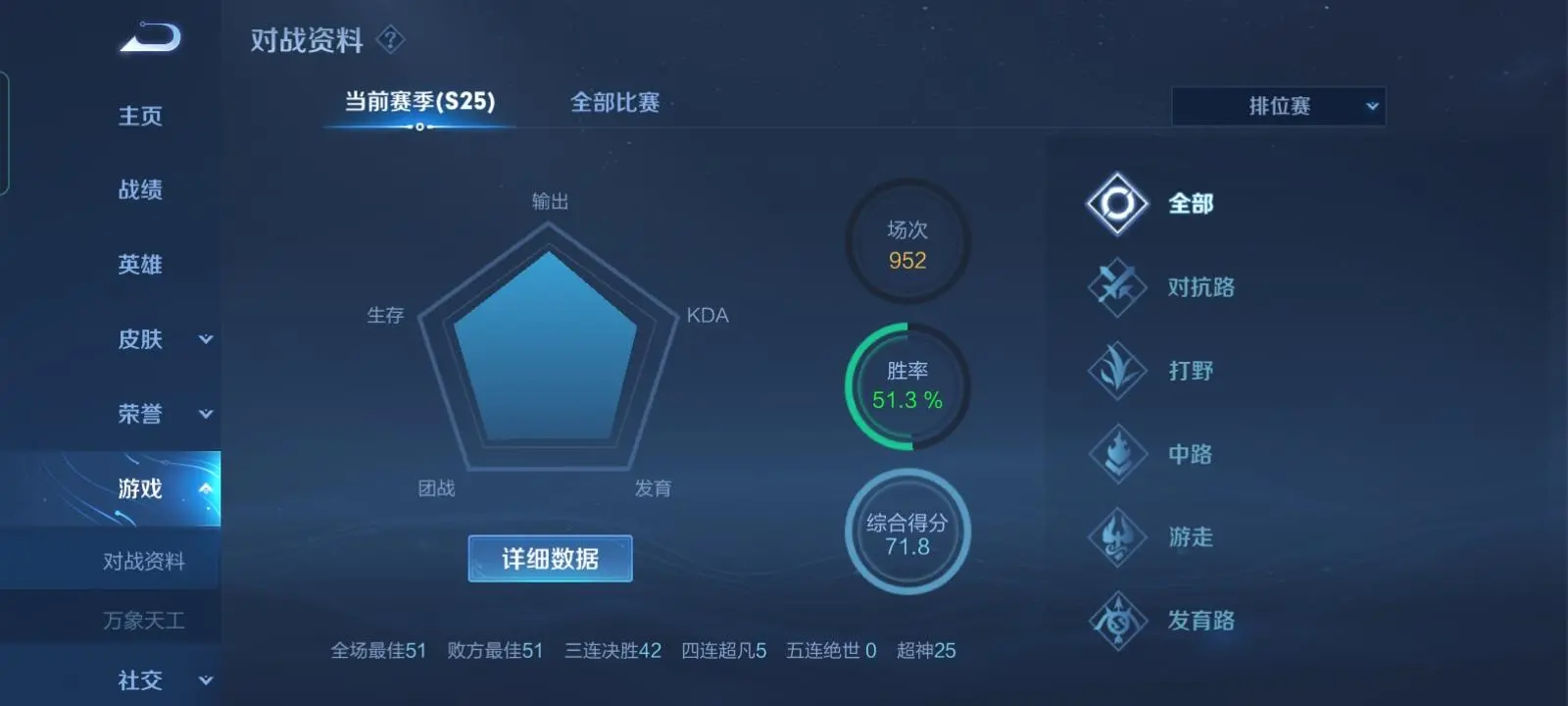Click the 详细数据 button
The height and width of the screenshot is (706, 1568).
[x=549, y=558]
